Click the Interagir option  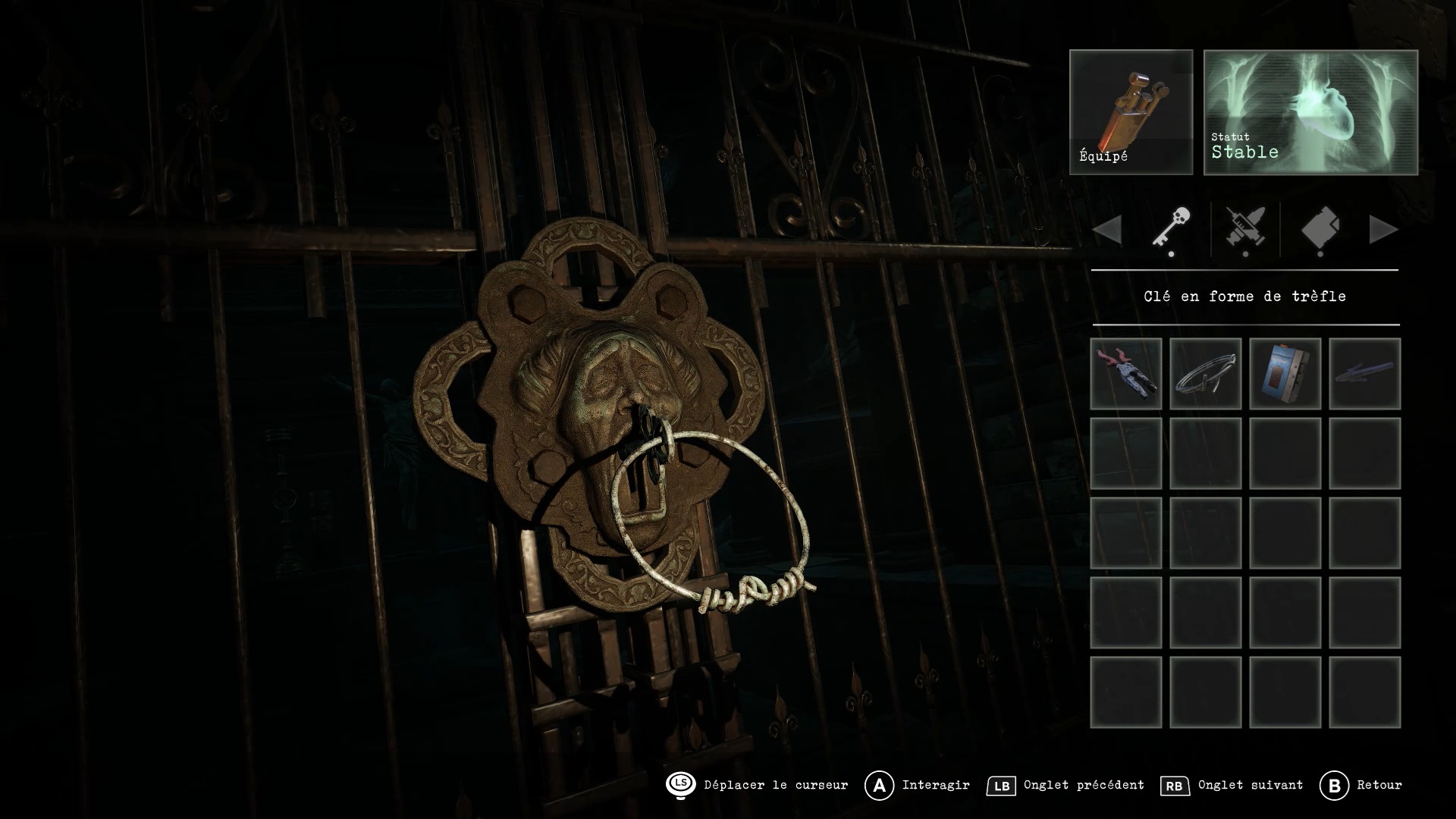[x=918, y=786]
